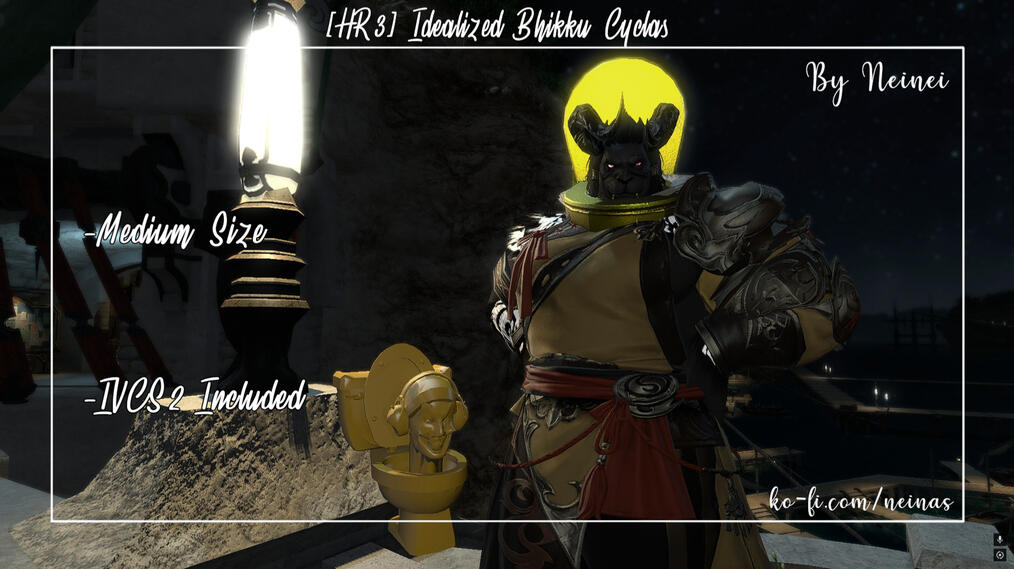Click the microphone overlay icon
Image resolution: width=1014 pixels, height=569 pixels.
tap(999, 540)
